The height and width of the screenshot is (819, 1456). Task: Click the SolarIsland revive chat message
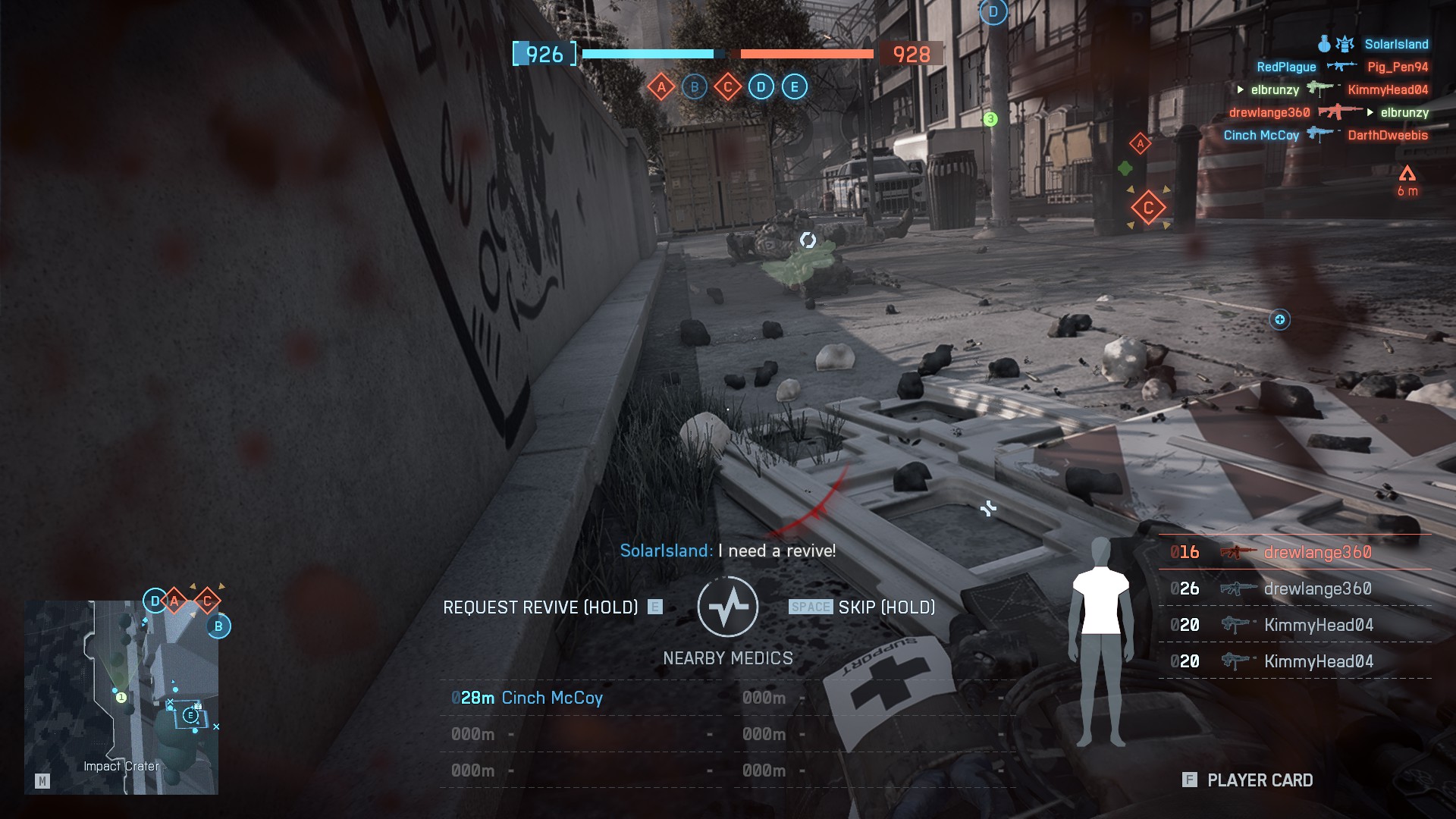coord(727,551)
